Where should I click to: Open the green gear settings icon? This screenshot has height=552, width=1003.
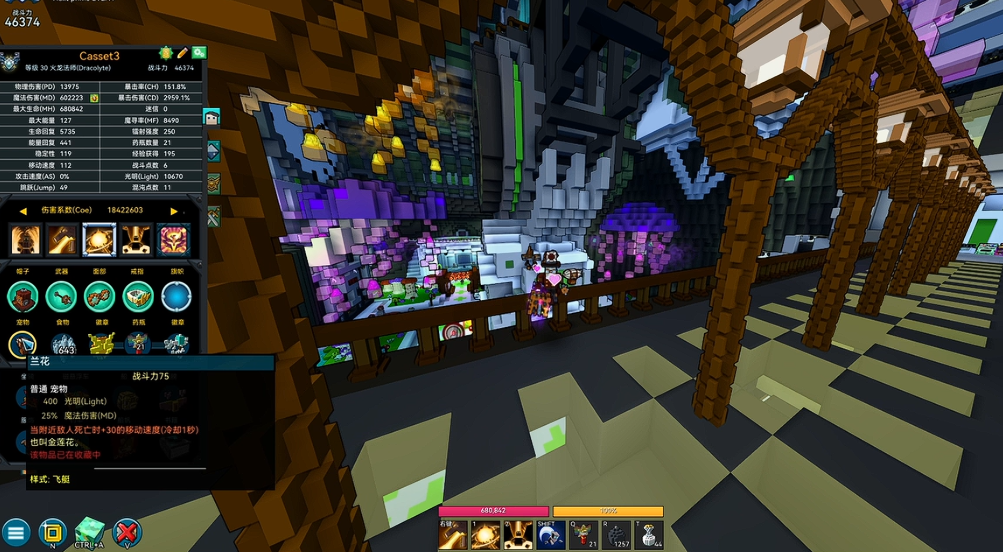tap(199, 53)
